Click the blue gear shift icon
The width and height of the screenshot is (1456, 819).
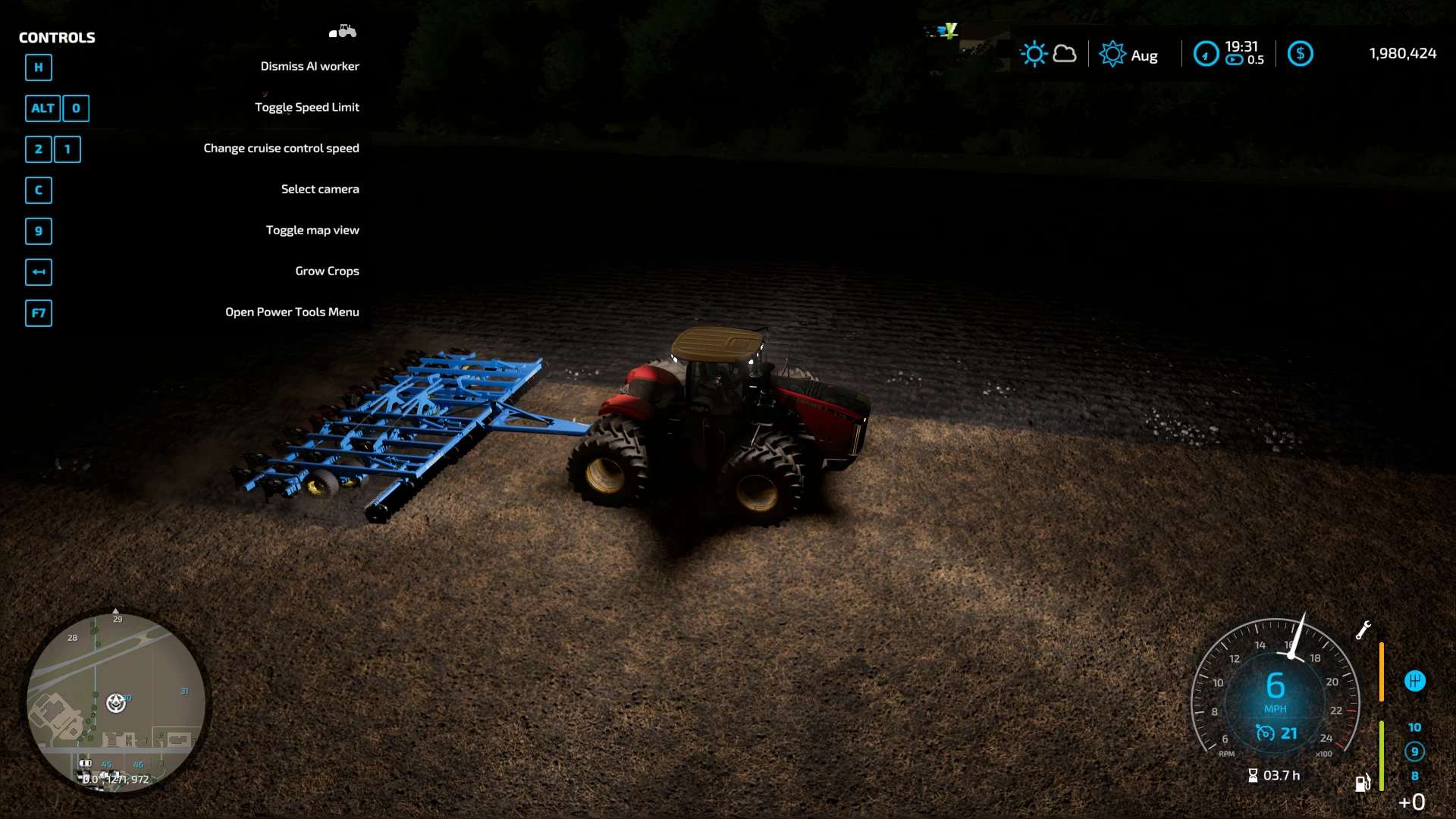[1414, 681]
